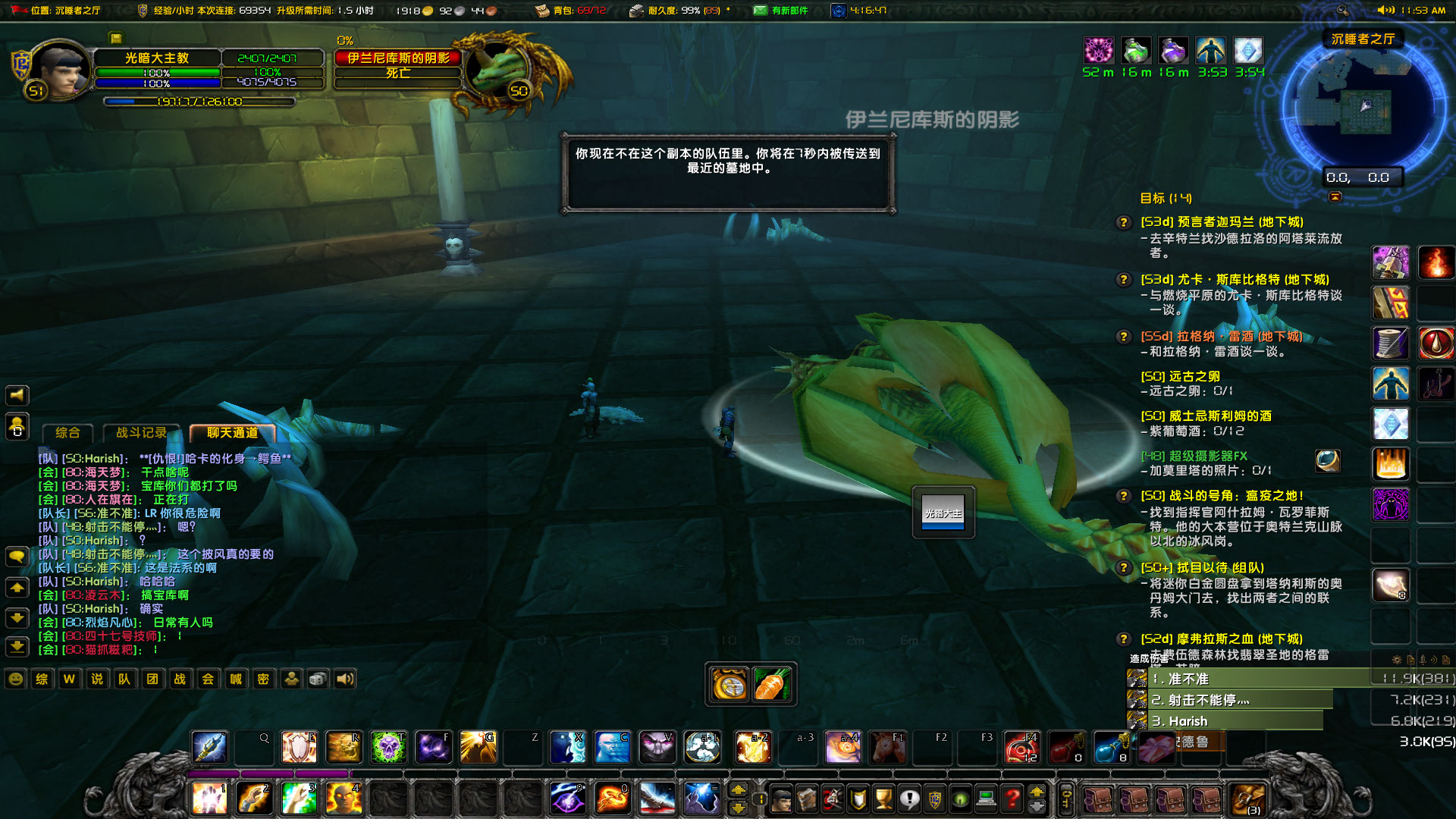The image size is (1456, 819).
Task: Click the 密 whisper chat button
Action: tap(263, 679)
